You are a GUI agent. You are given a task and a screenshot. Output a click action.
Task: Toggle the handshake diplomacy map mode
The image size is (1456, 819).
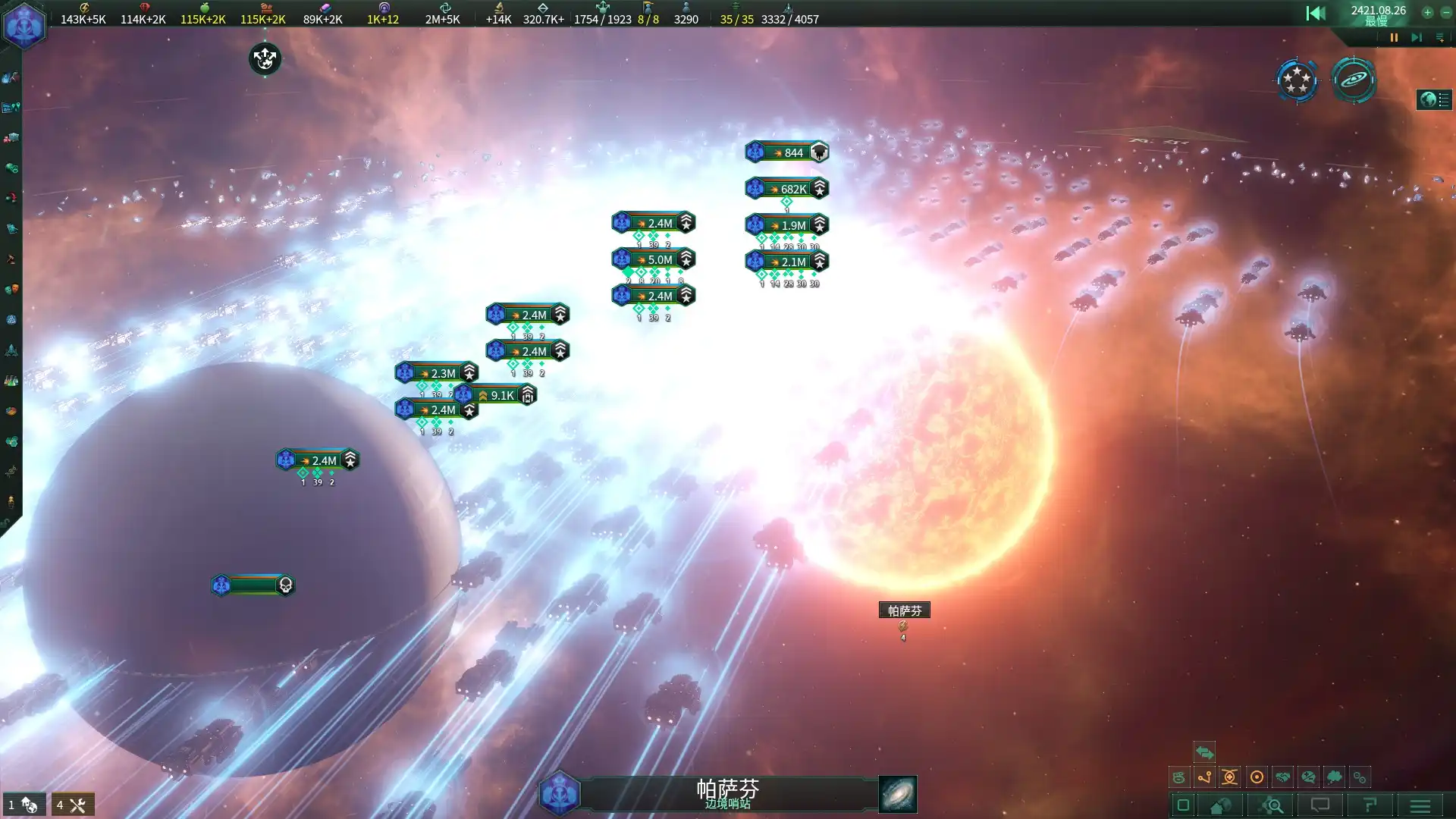point(1282,777)
